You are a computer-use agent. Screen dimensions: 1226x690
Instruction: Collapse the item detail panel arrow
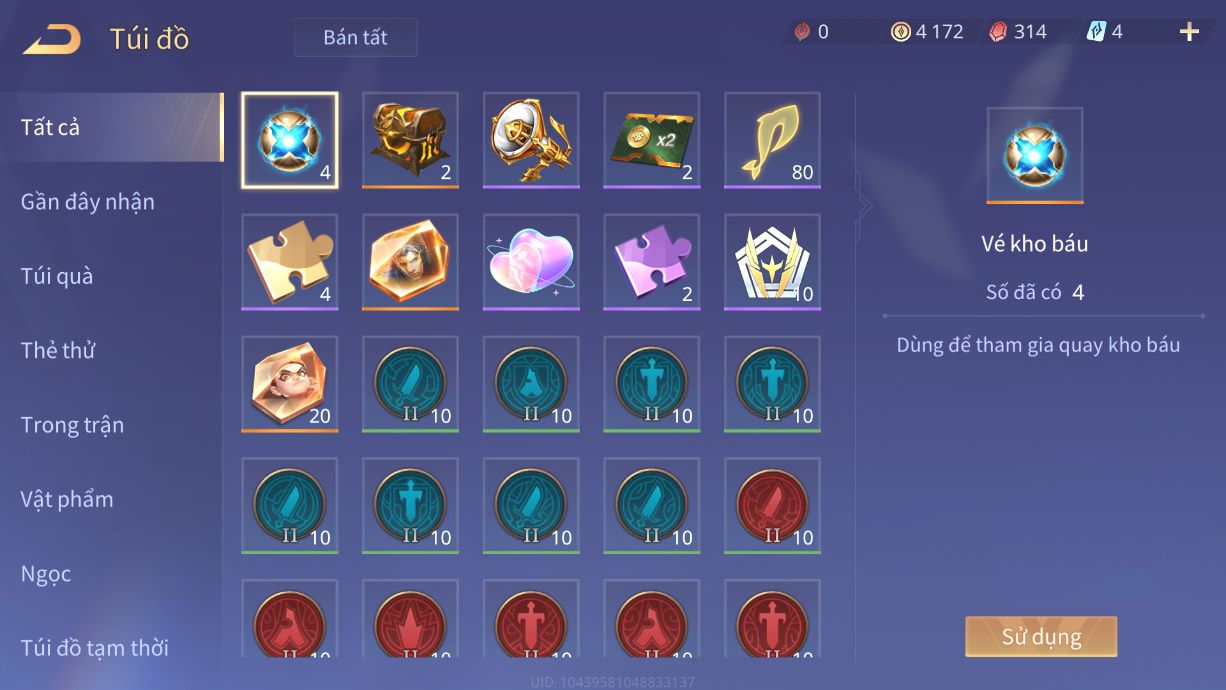(x=865, y=206)
